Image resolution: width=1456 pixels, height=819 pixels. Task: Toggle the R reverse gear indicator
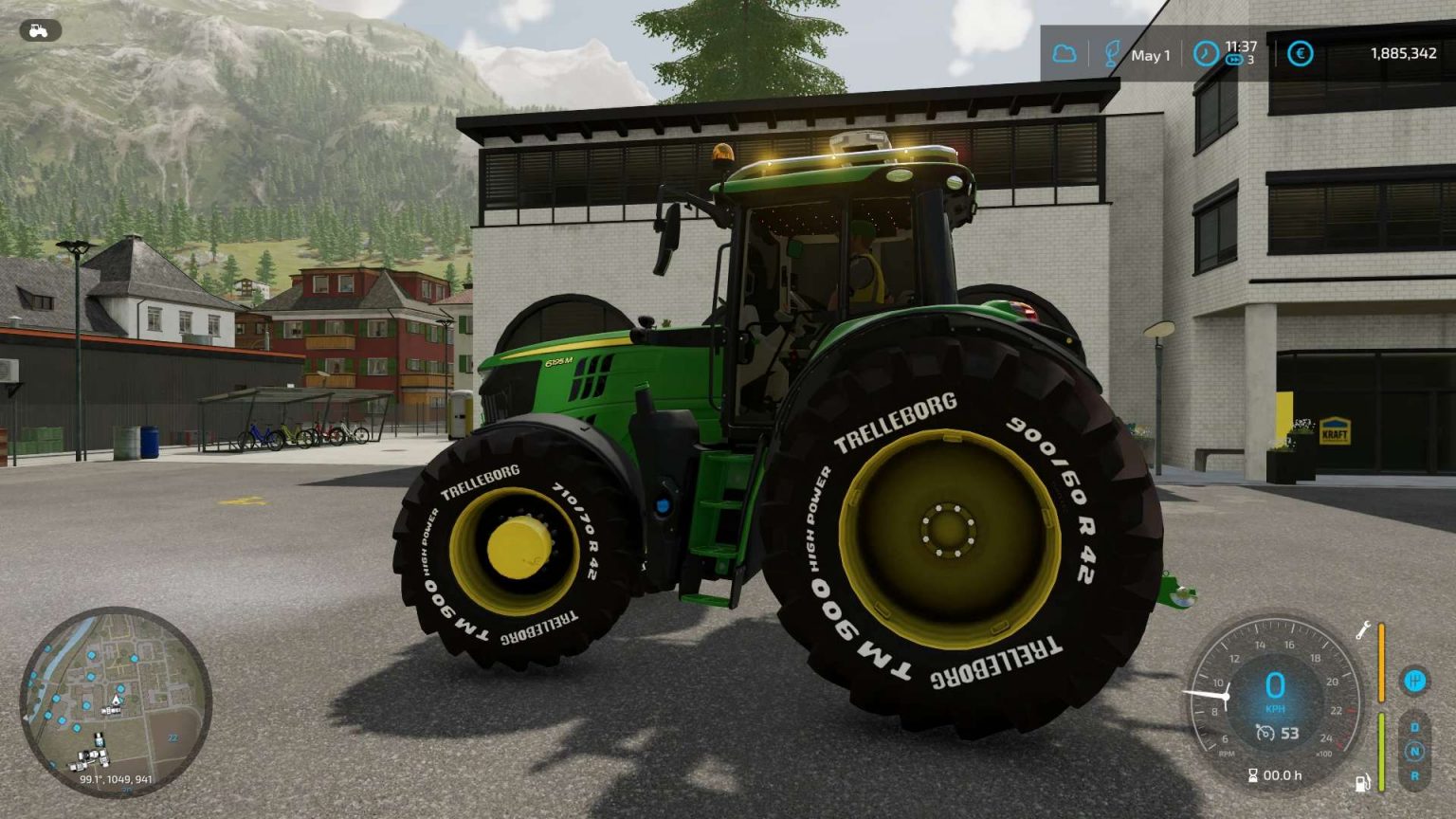[1415, 775]
